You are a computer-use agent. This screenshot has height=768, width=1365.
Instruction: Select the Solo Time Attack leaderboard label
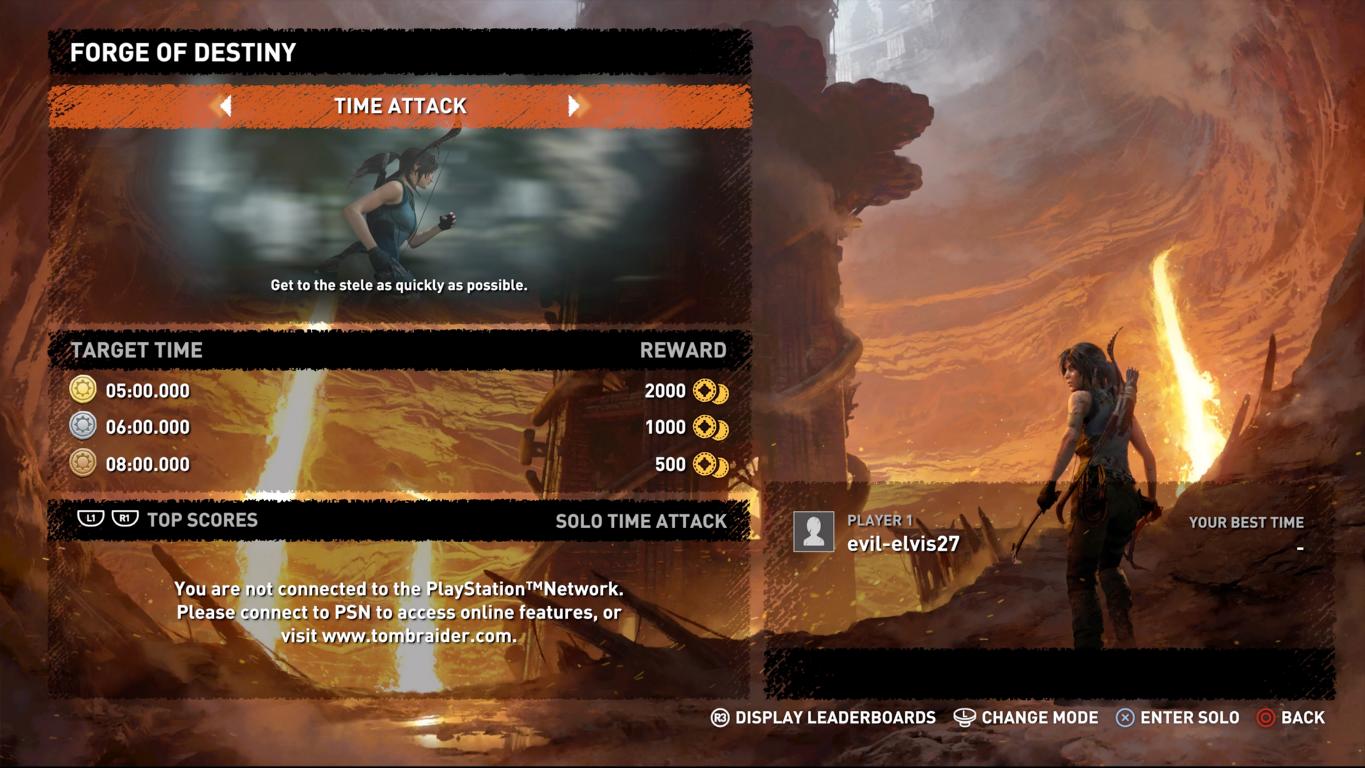click(x=640, y=521)
